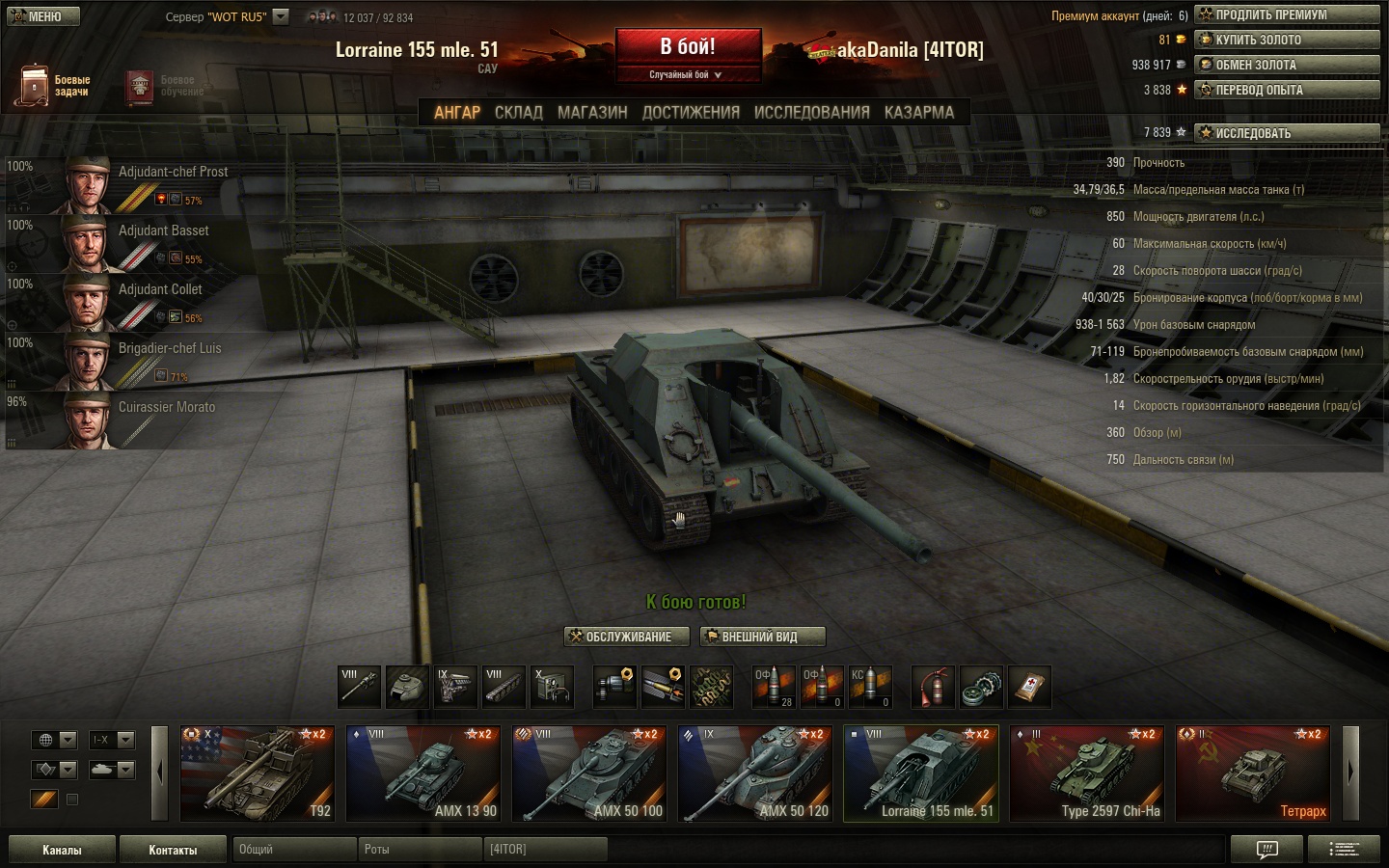Pick the Type 2597 Chi-Ha tank

pos(1087,773)
